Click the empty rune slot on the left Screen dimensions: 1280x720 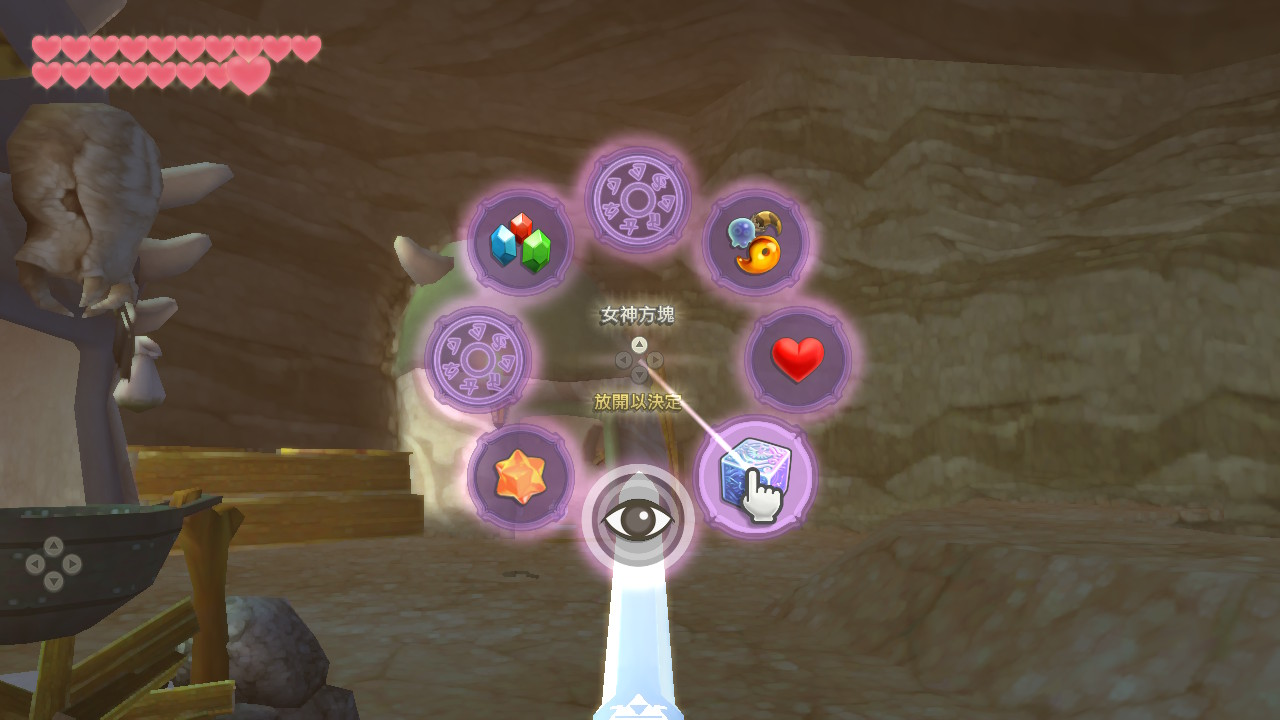click(x=480, y=358)
